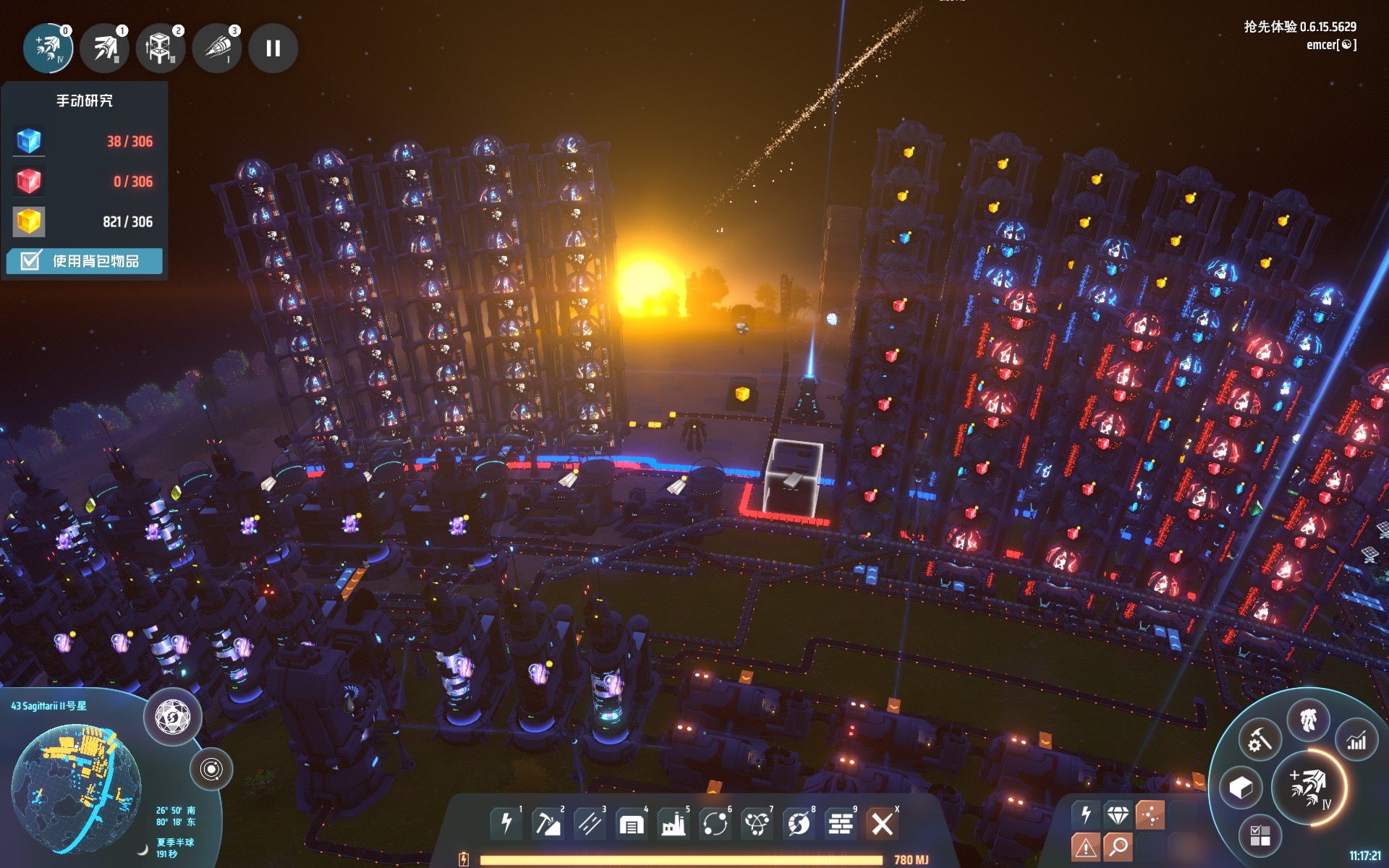Open the mecha panel from the radial menu
The height and width of the screenshot is (868, 1389).
point(1308,720)
